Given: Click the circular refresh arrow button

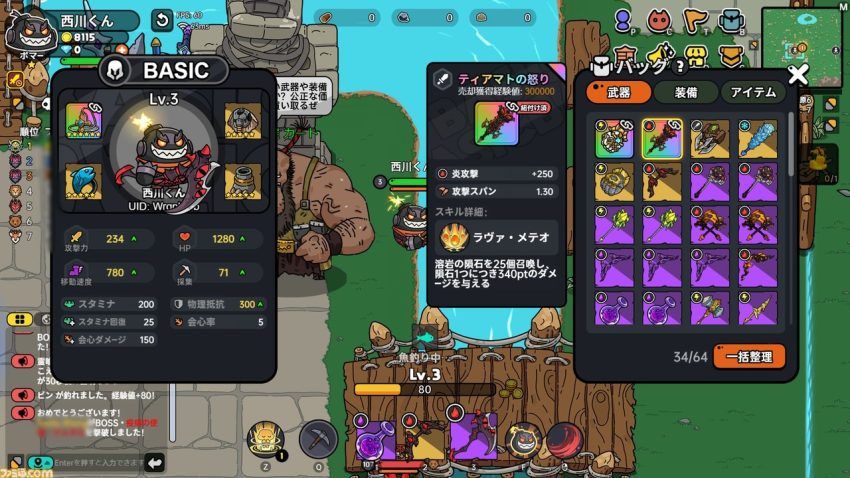Looking at the screenshot, I should pos(162,20).
